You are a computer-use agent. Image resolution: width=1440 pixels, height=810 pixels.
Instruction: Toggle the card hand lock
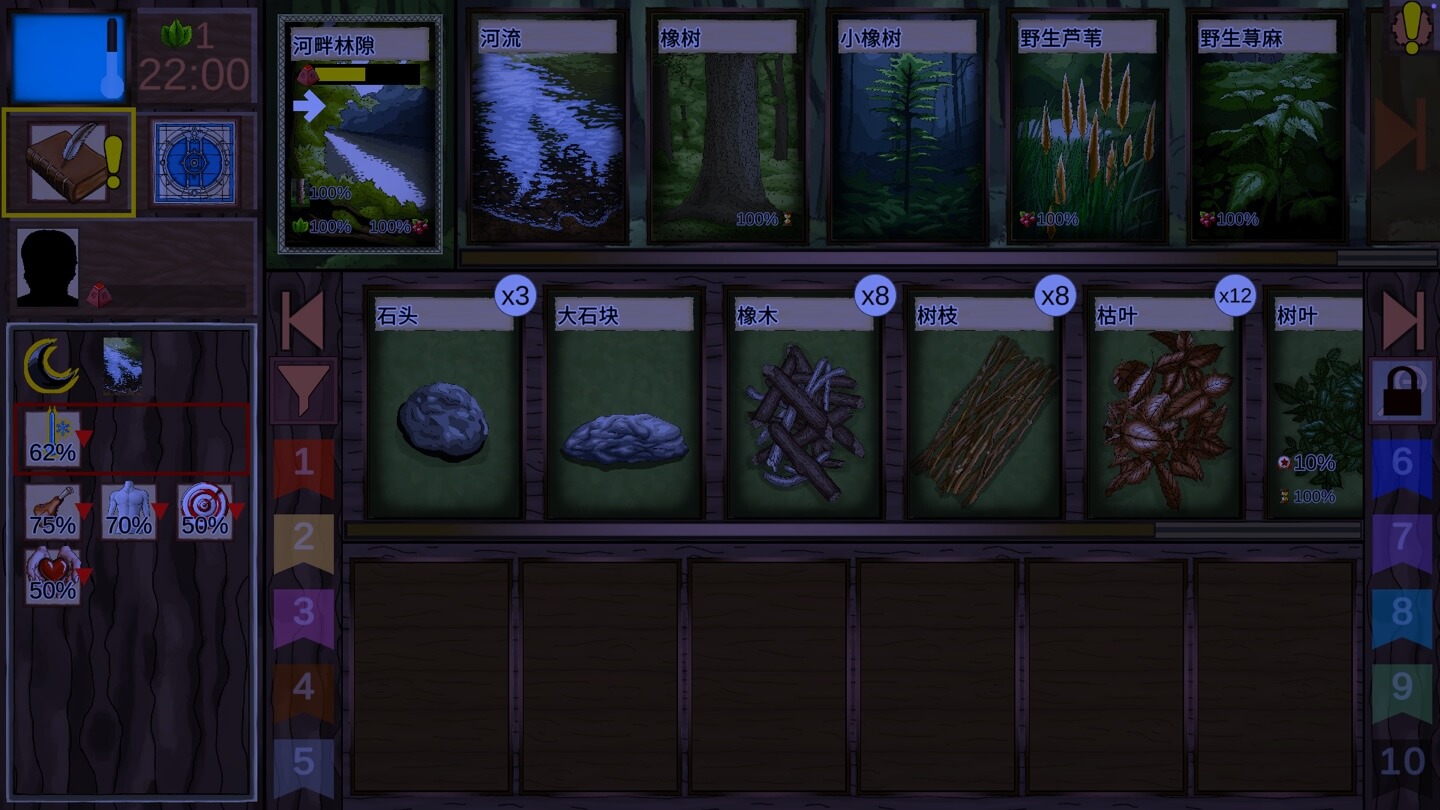pyautogui.click(x=1403, y=388)
